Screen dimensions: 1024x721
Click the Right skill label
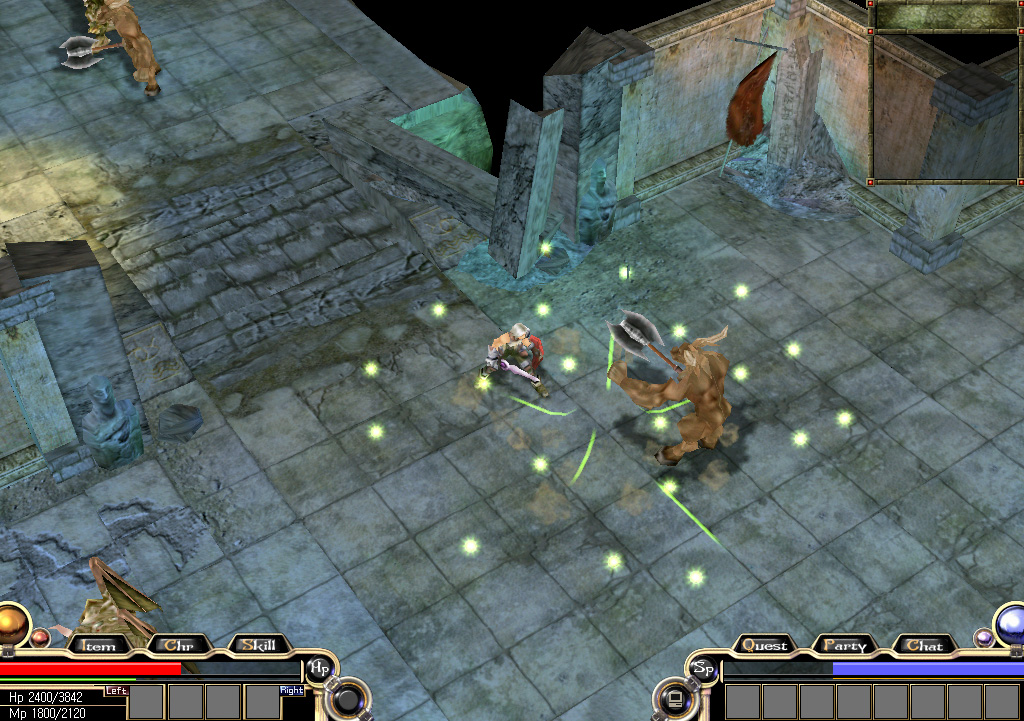291,690
